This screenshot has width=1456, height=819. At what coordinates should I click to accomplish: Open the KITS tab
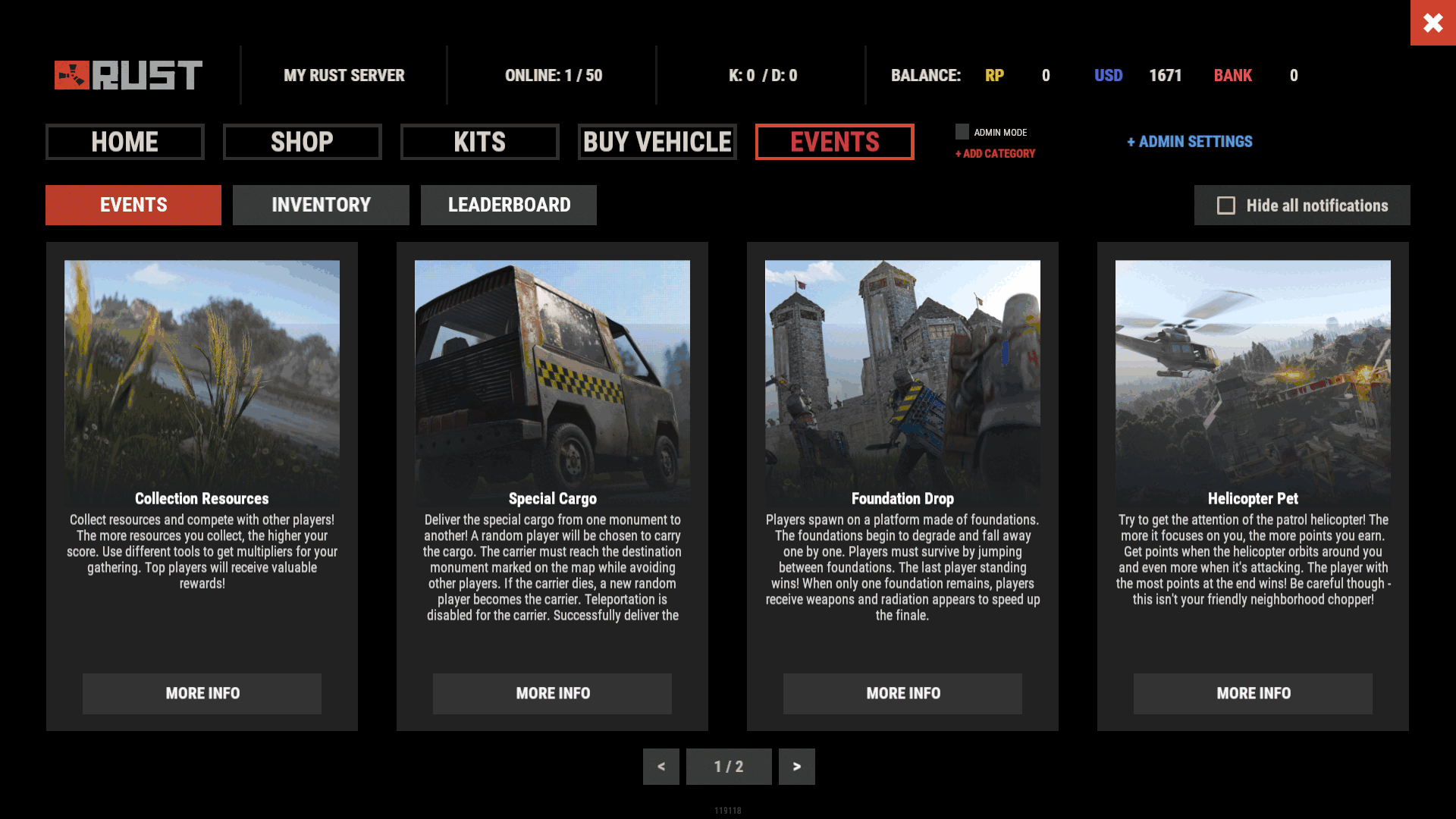point(479,142)
